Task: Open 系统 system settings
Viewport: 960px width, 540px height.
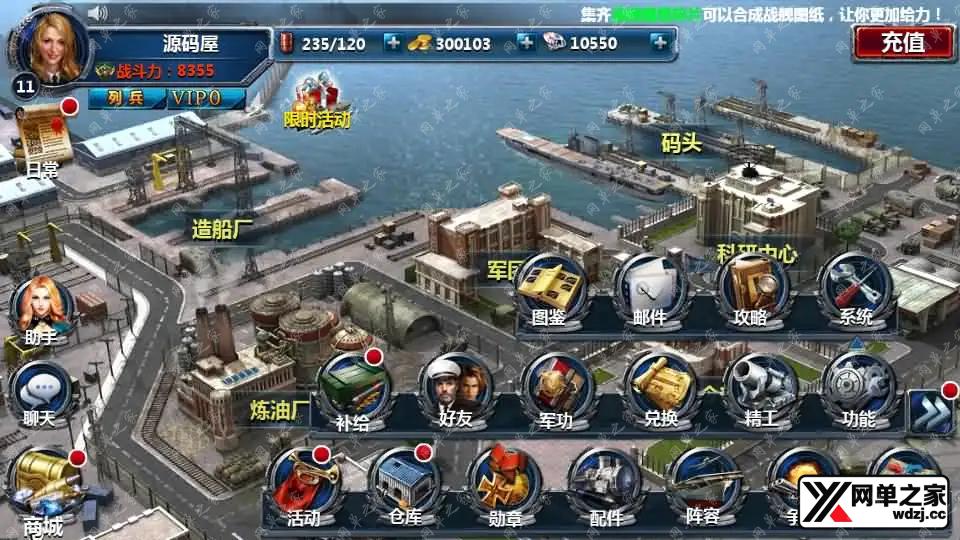Action: pos(855,288)
